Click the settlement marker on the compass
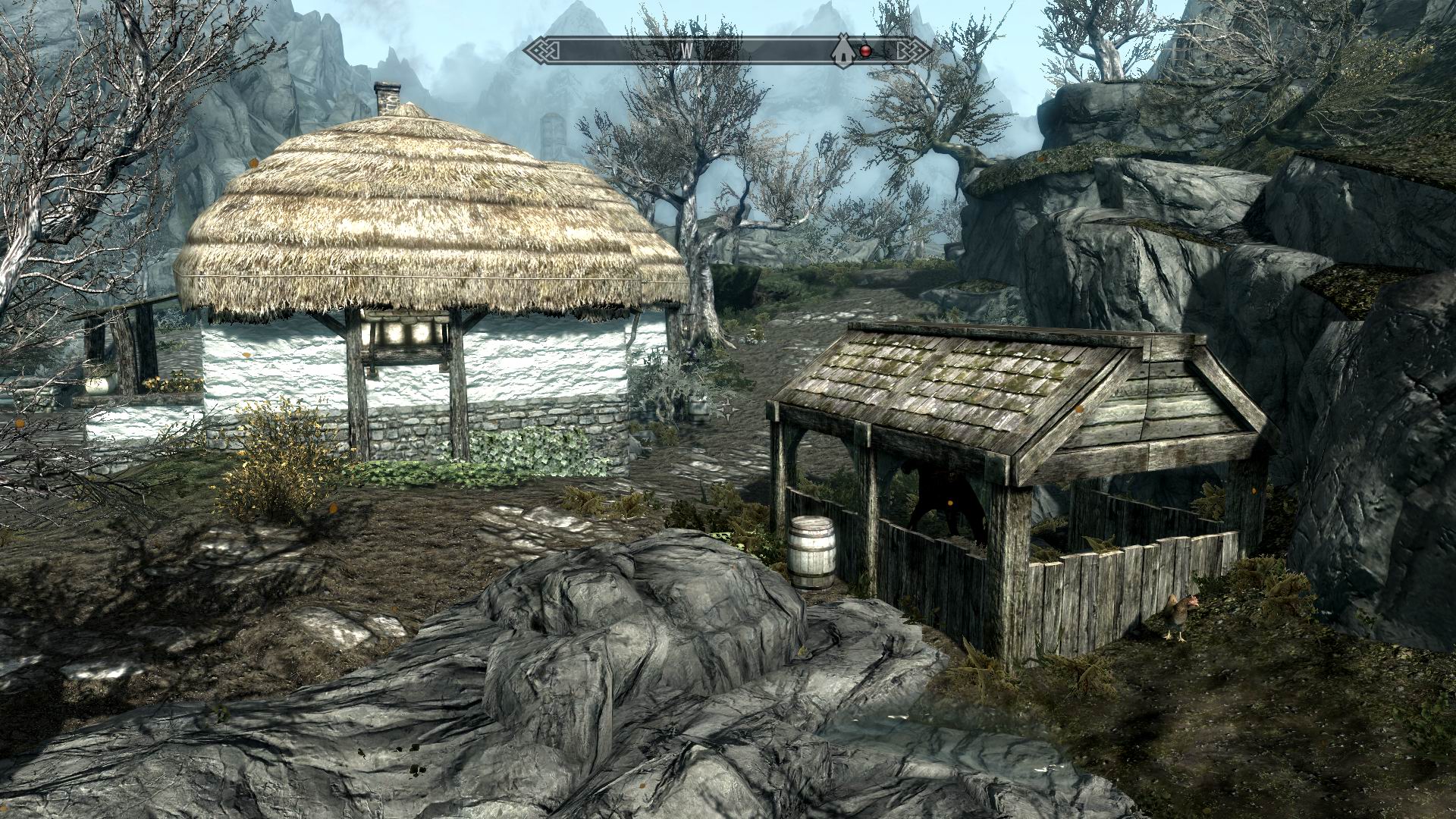This screenshot has height=819, width=1456. tap(842, 52)
